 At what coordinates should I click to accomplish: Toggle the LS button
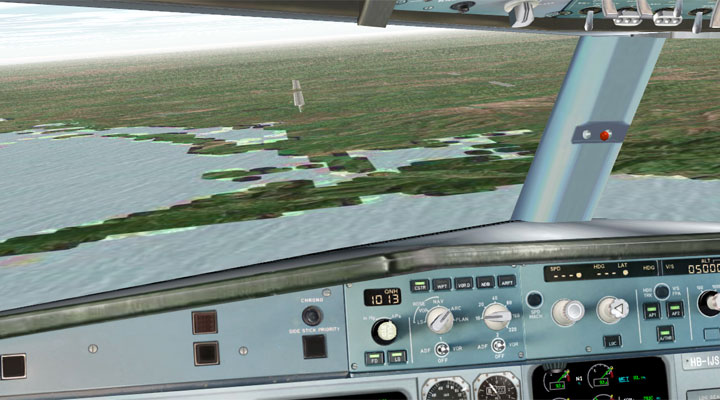coord(395,356)
